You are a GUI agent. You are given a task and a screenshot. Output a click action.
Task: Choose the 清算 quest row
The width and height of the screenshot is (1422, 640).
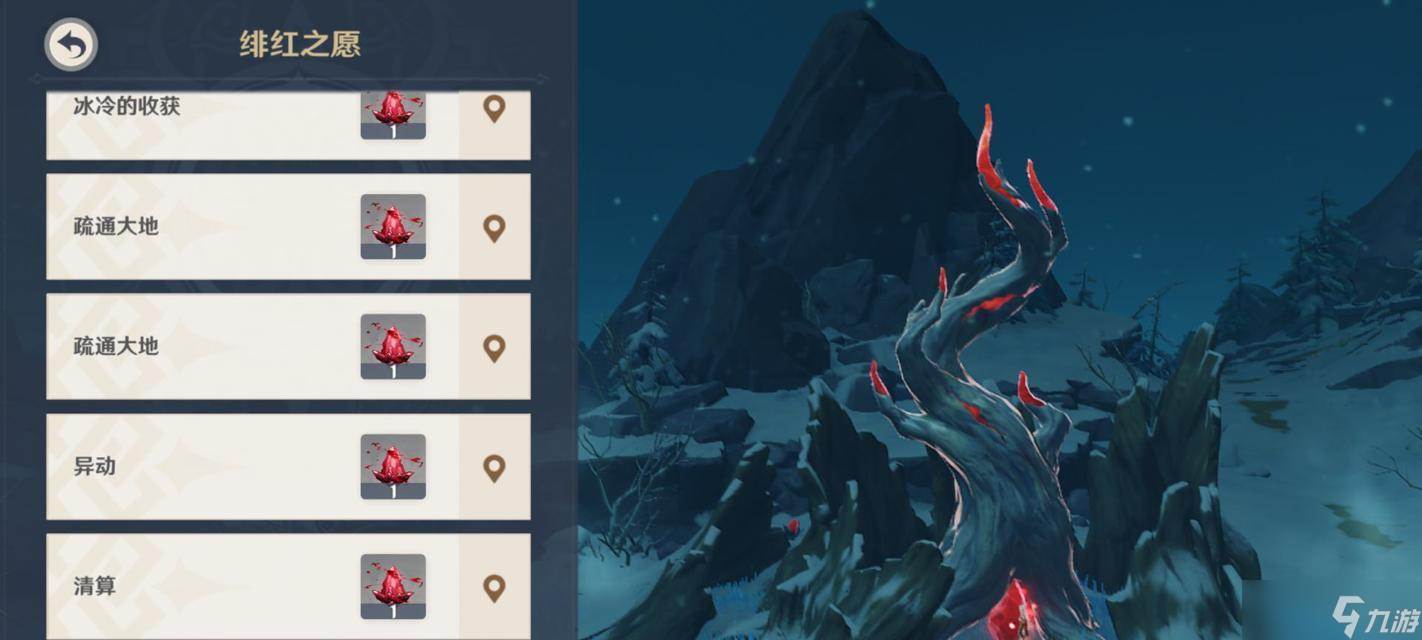[200, 587]
